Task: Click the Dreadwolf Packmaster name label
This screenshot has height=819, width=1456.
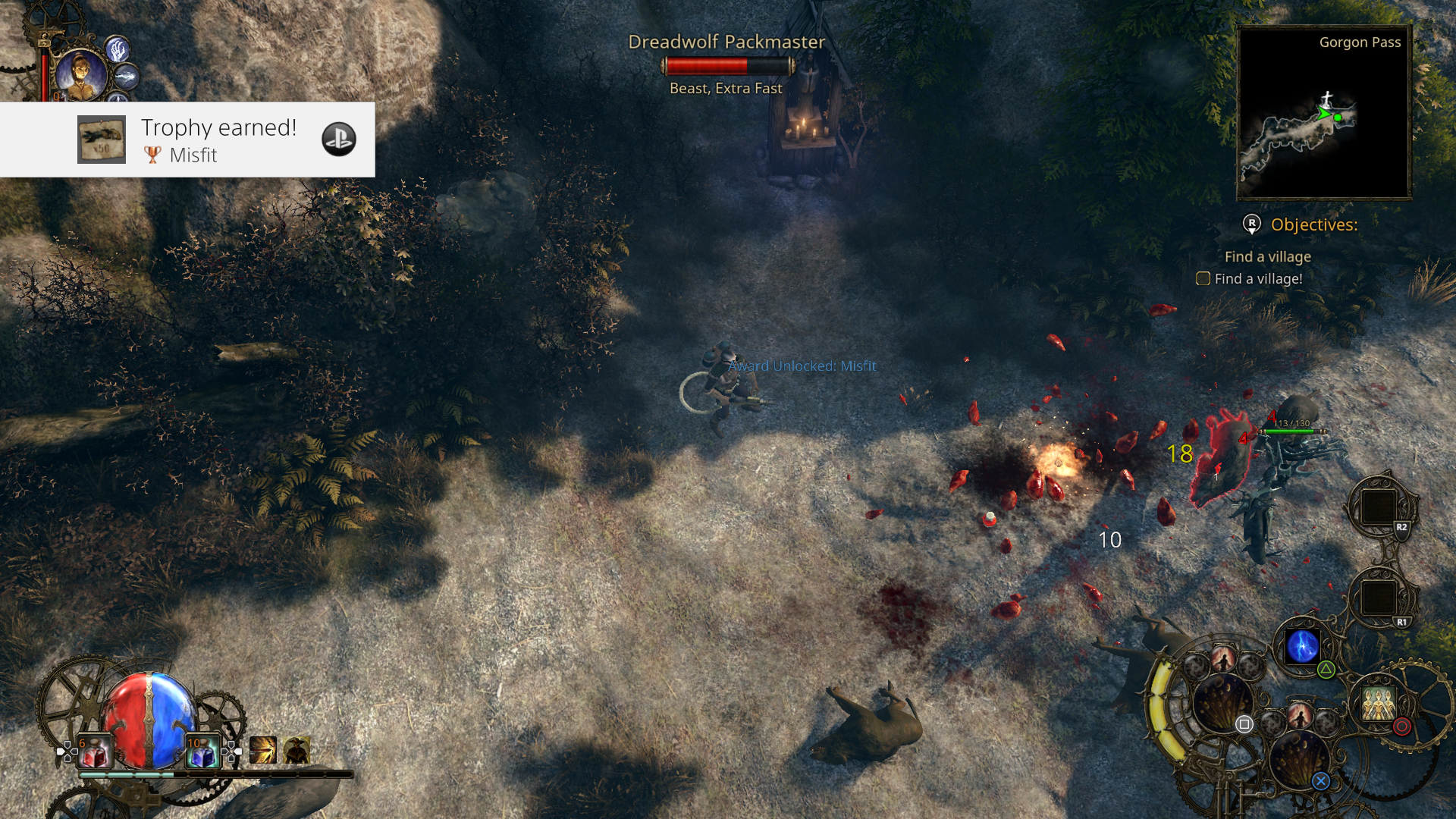Action: pos(726,42)
